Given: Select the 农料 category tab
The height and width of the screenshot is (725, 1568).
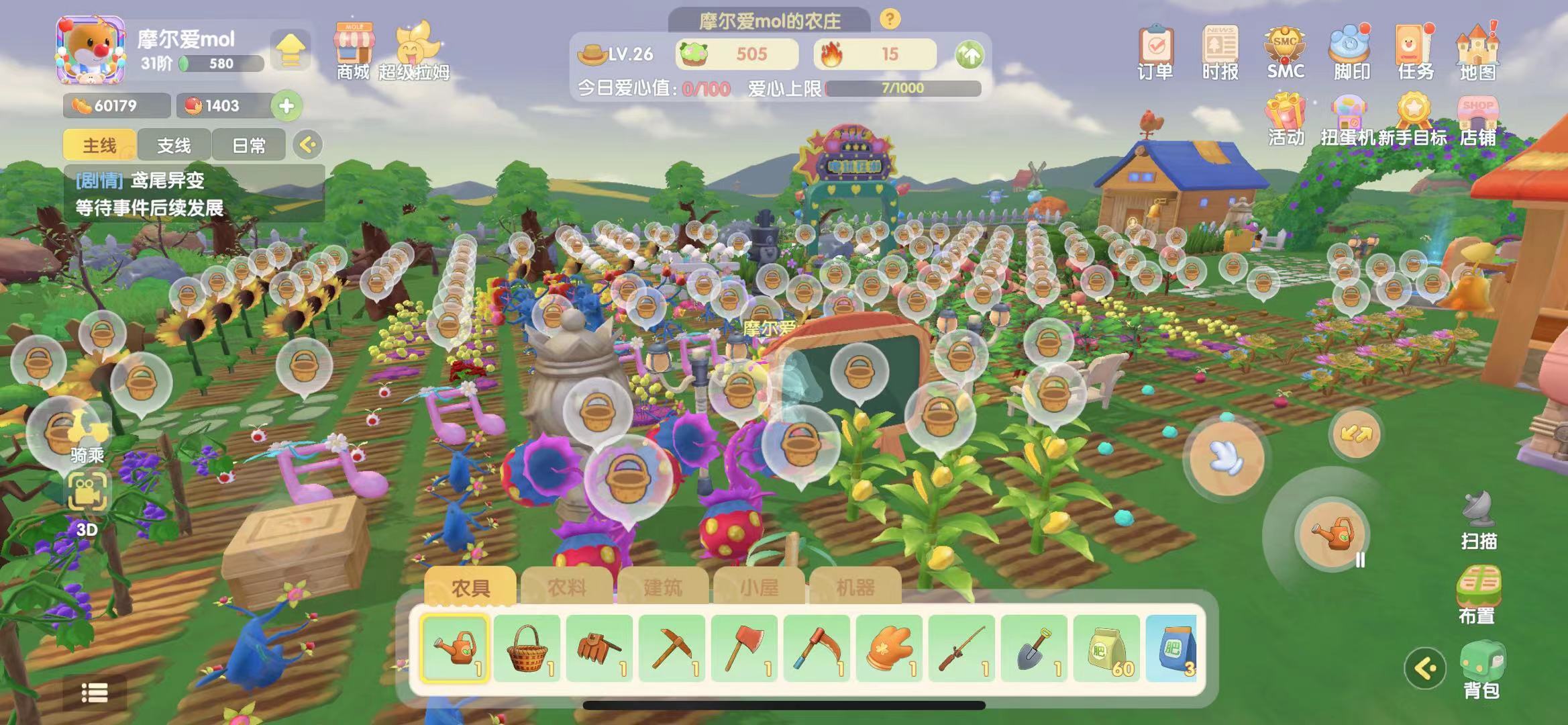Looking at the screenshot, I should pos(566,587).
